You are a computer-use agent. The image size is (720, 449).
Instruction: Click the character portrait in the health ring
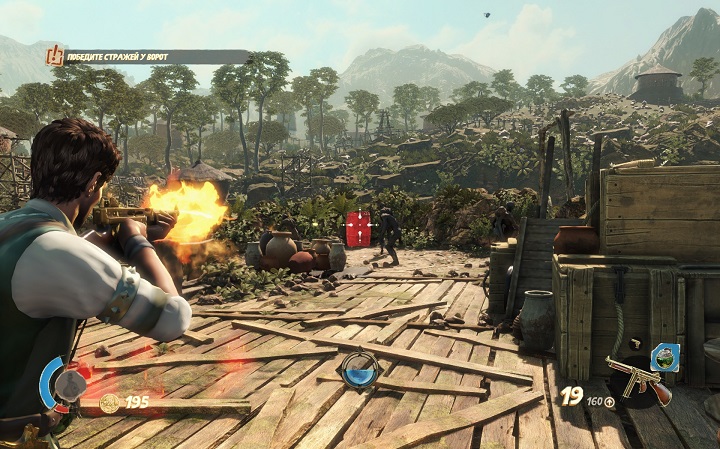68,385
